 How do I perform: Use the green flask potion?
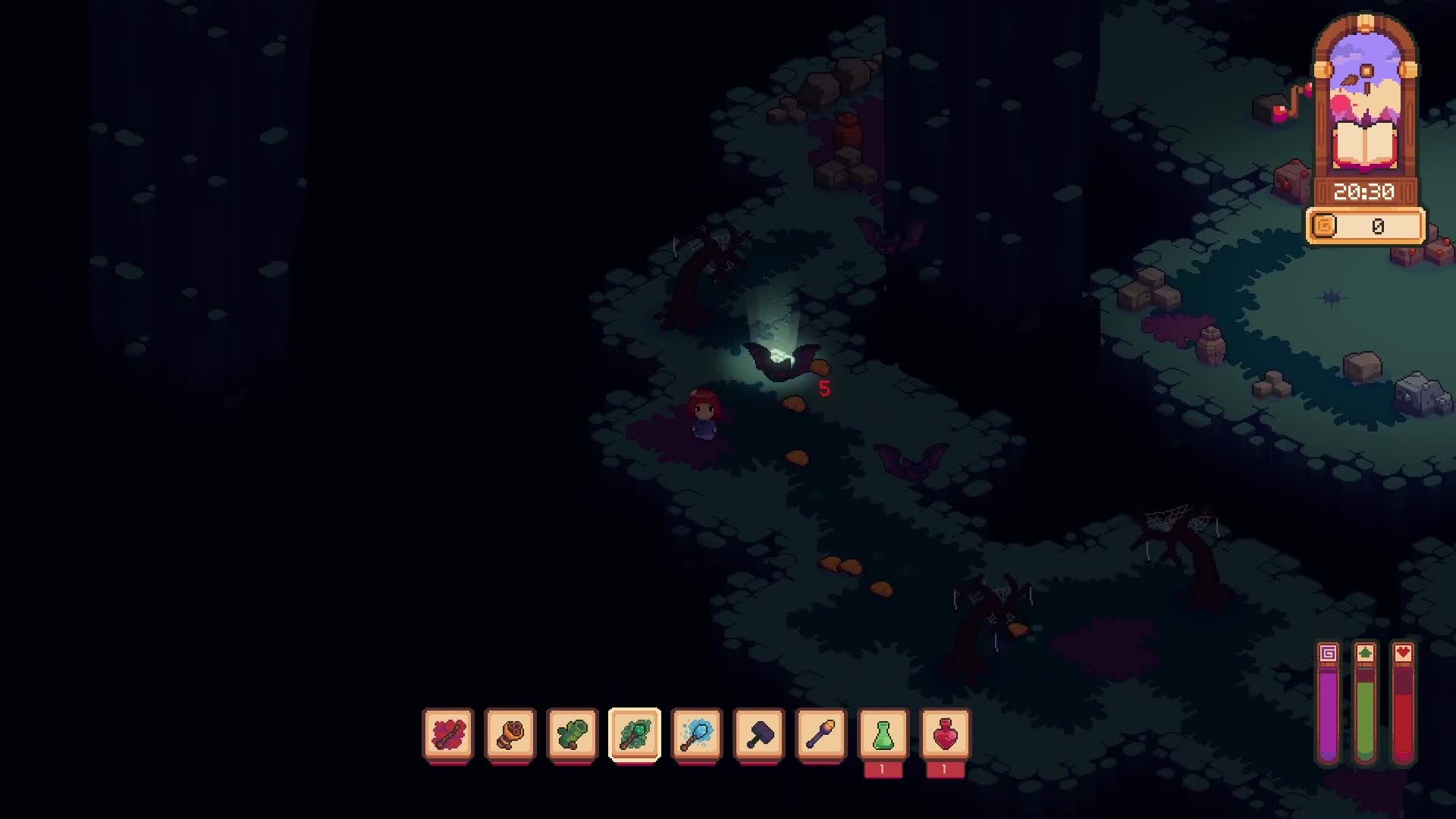click(x=883, y=734)
